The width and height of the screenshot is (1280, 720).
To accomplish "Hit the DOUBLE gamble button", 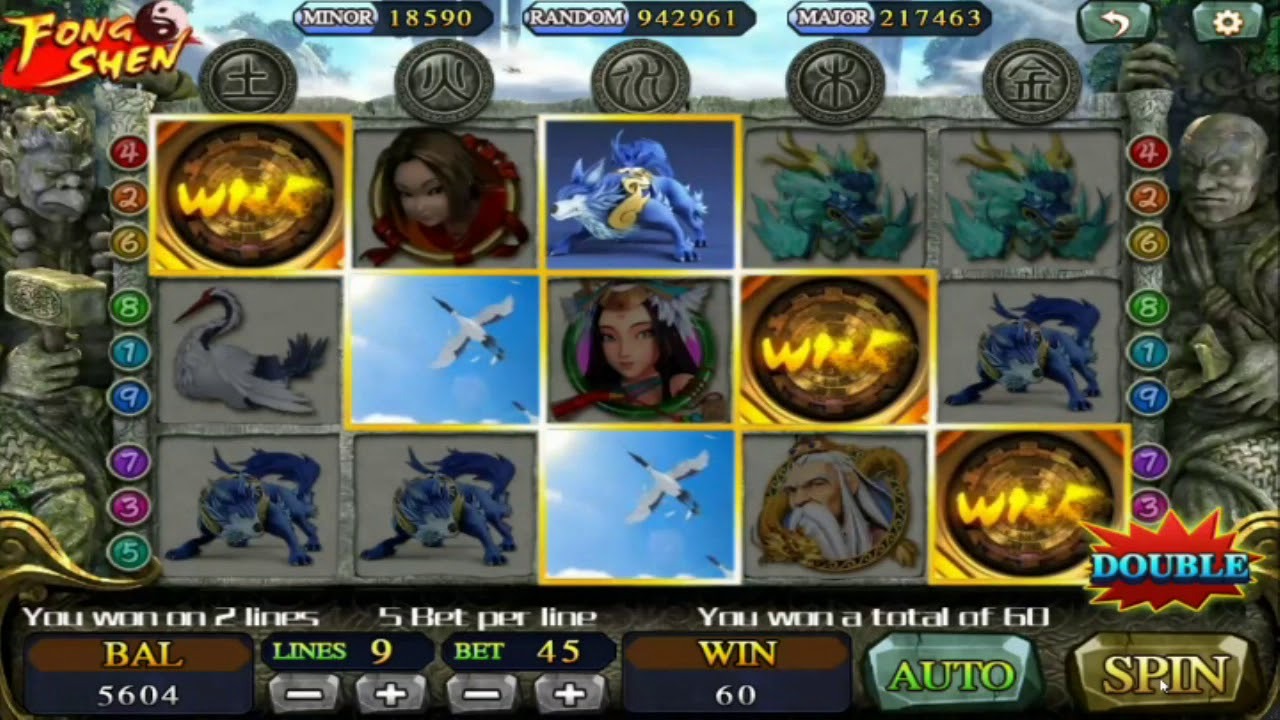I will pyautogui.click(x=1169, y=566).
